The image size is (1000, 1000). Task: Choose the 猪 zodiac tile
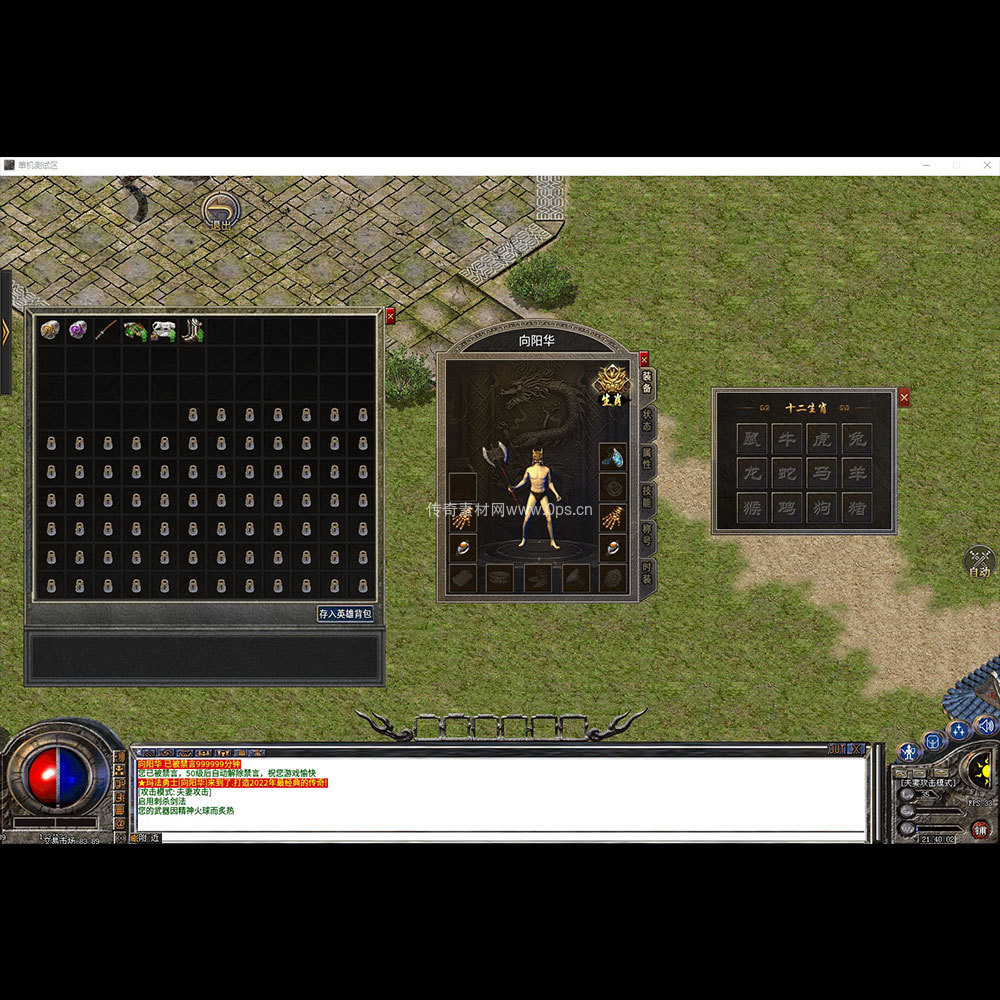click(856, 508)
